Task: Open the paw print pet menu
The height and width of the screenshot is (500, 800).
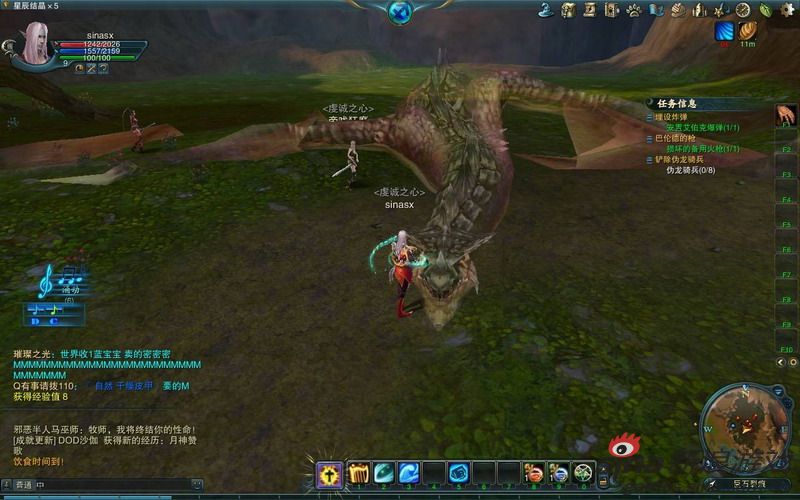Action: pyautogui.click(x=634, y=10)
